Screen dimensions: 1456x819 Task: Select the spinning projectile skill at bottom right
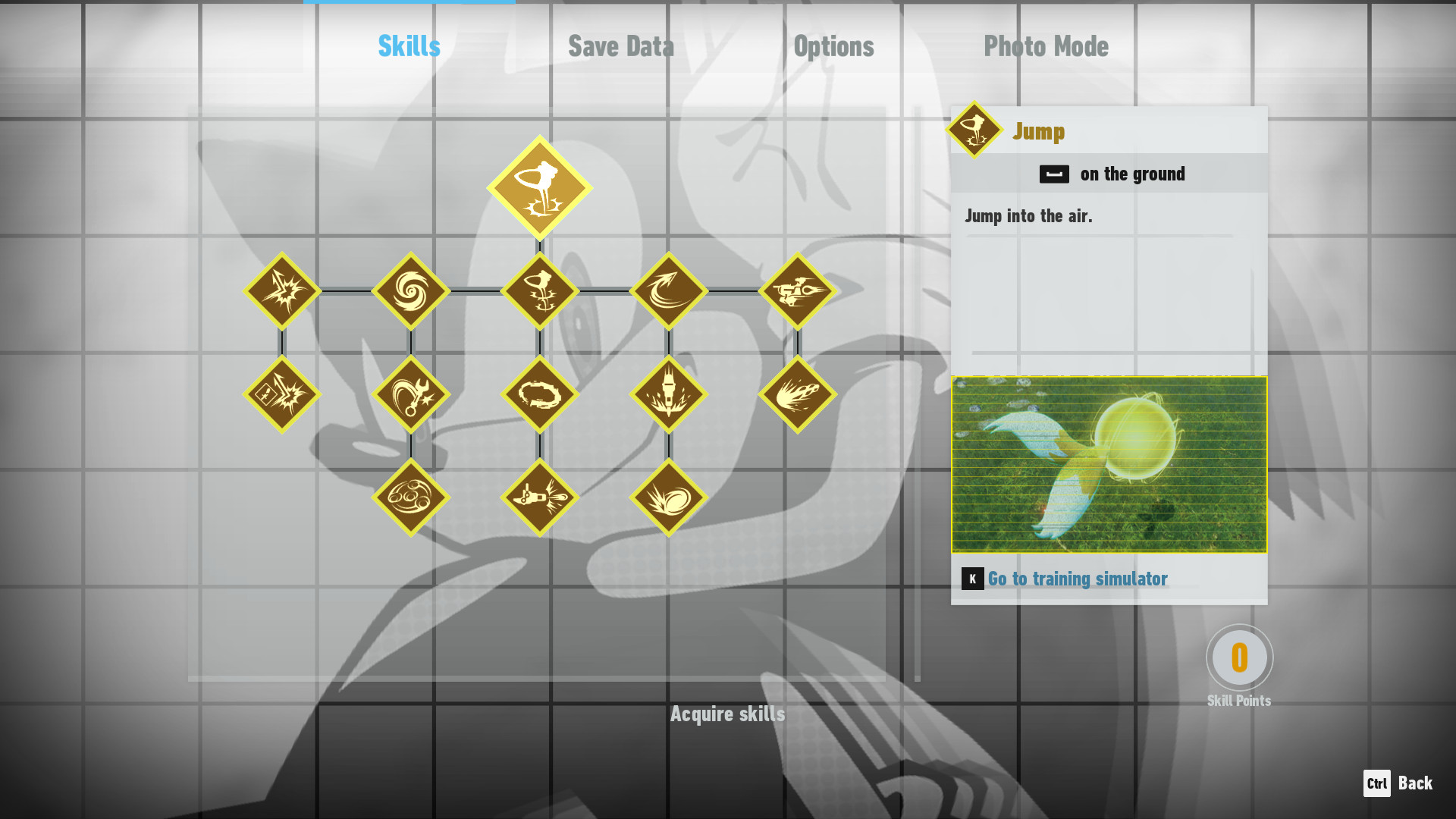coord(670,497)
